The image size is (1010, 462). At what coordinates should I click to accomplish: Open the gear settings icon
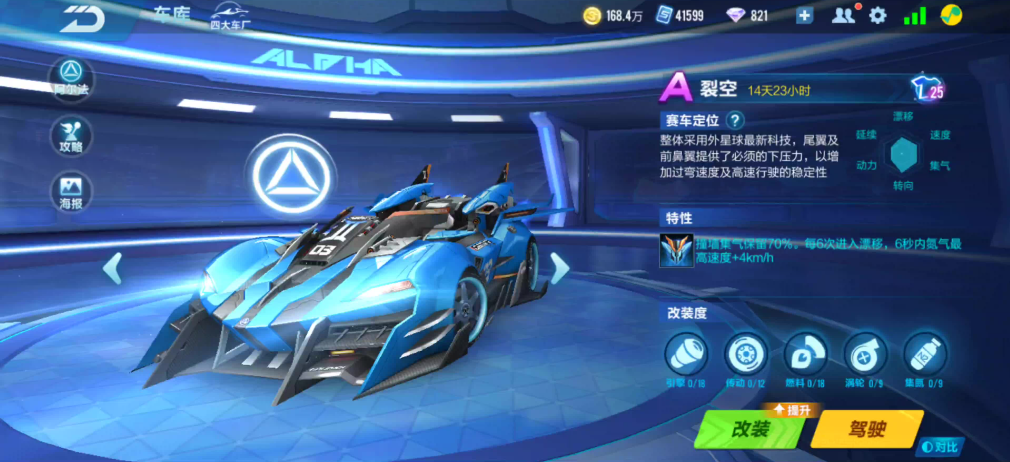(x=878, y=15)
